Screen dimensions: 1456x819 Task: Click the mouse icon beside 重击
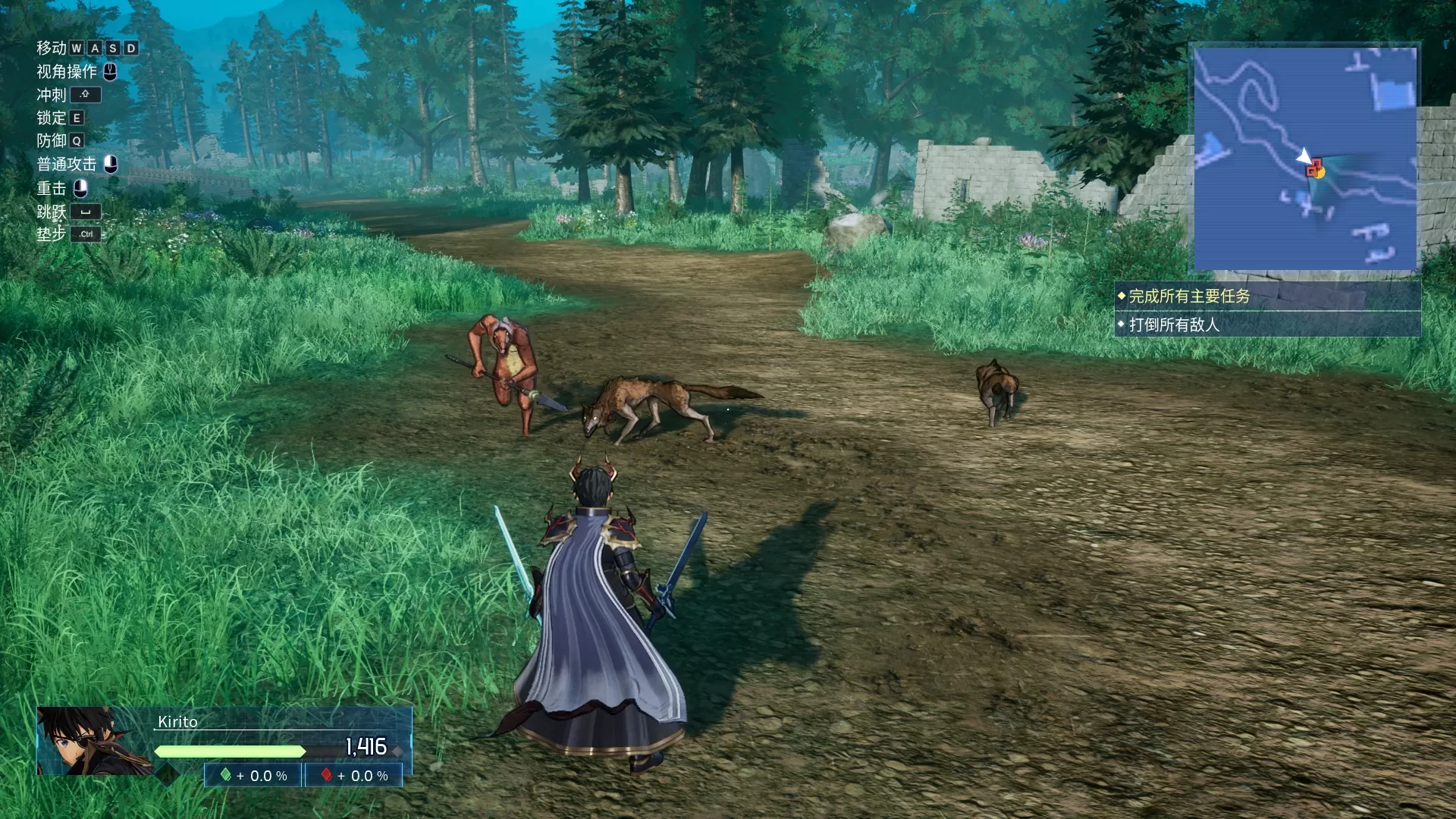click(x=79, y=188)
